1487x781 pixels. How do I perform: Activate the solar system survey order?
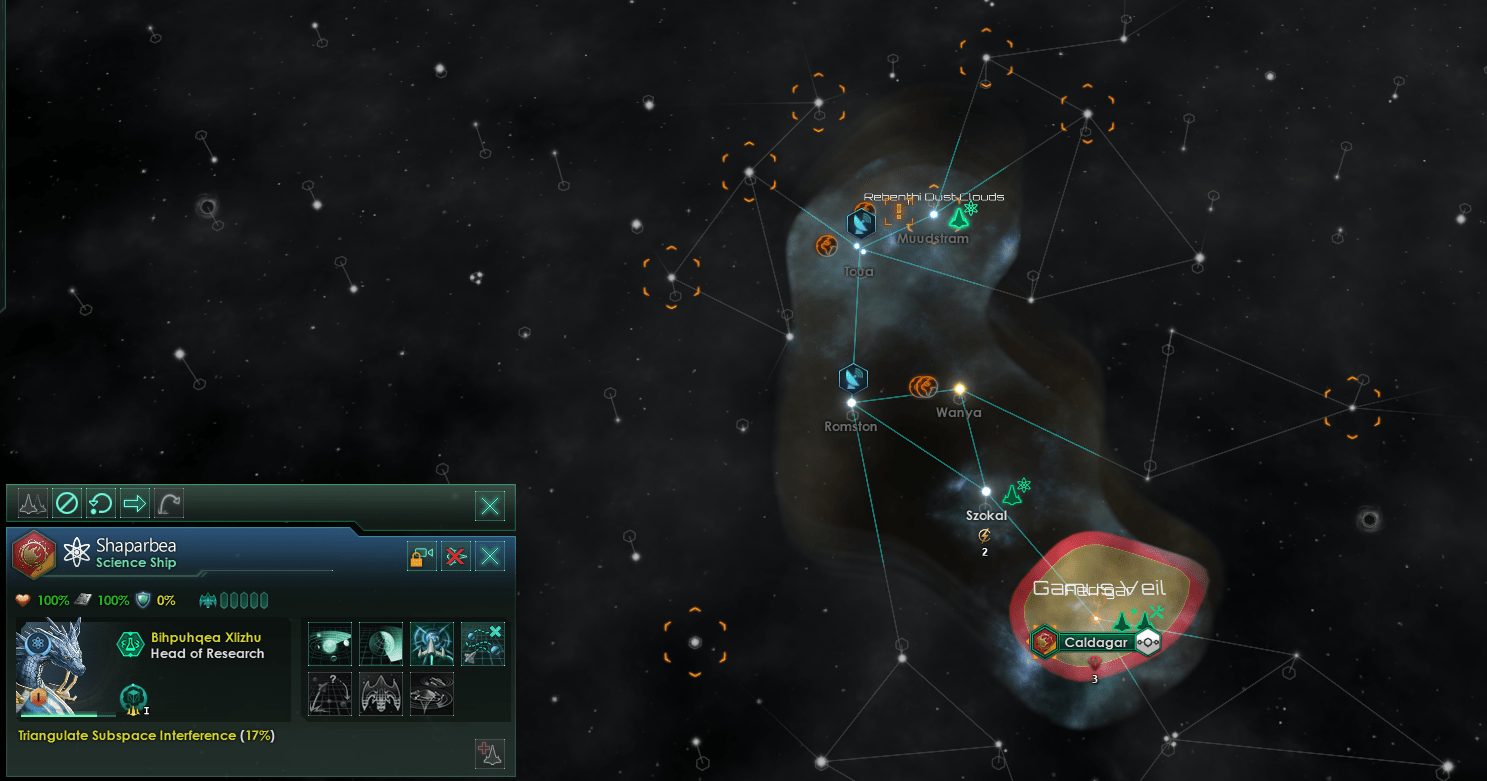[x=330, y=644]
